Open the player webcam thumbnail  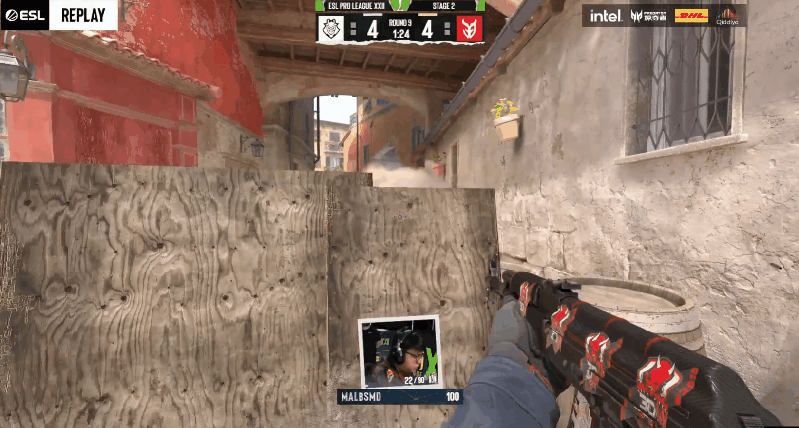(399, 352)
